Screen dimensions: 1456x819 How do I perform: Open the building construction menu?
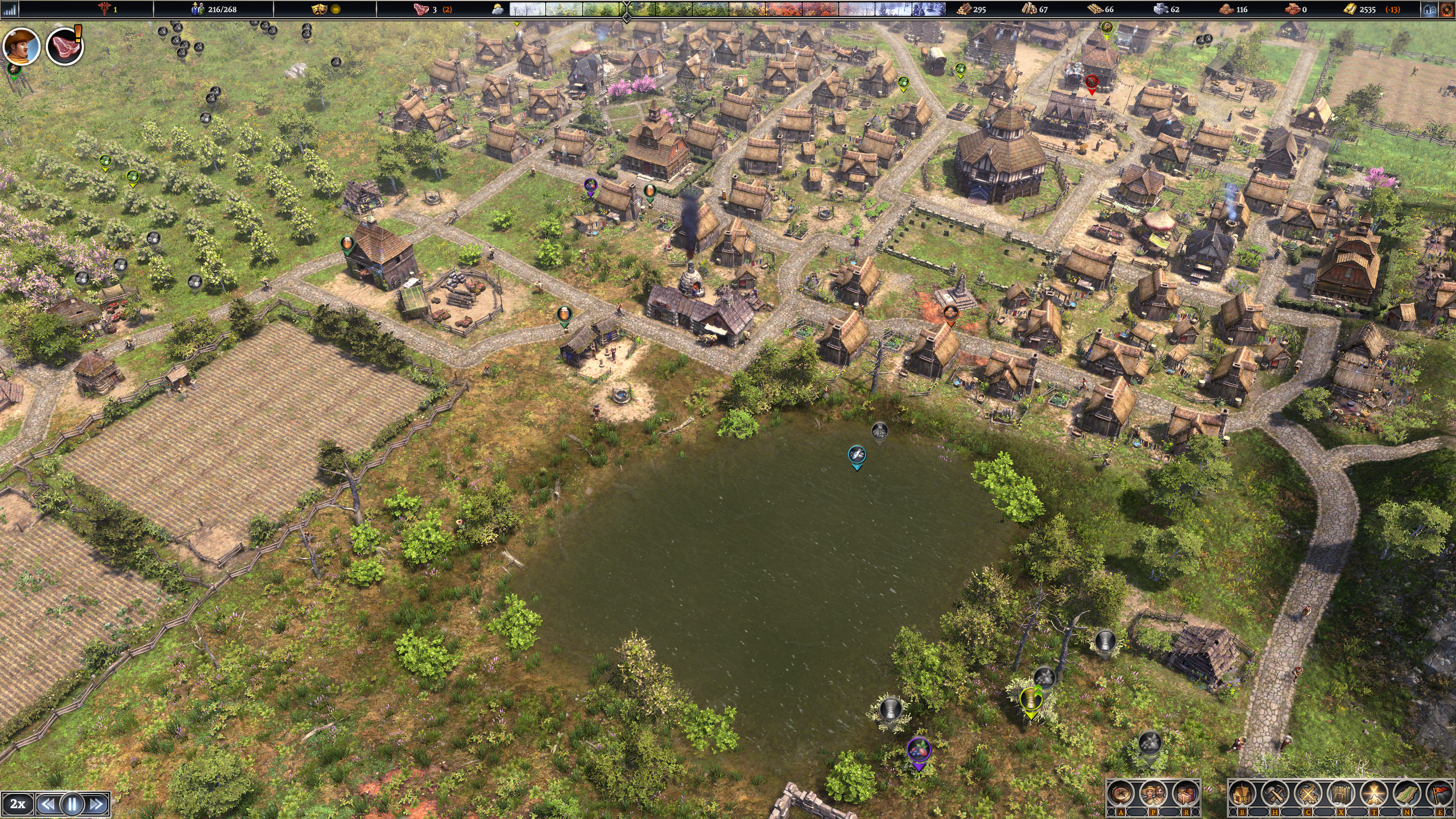(x=1242, y=794)
